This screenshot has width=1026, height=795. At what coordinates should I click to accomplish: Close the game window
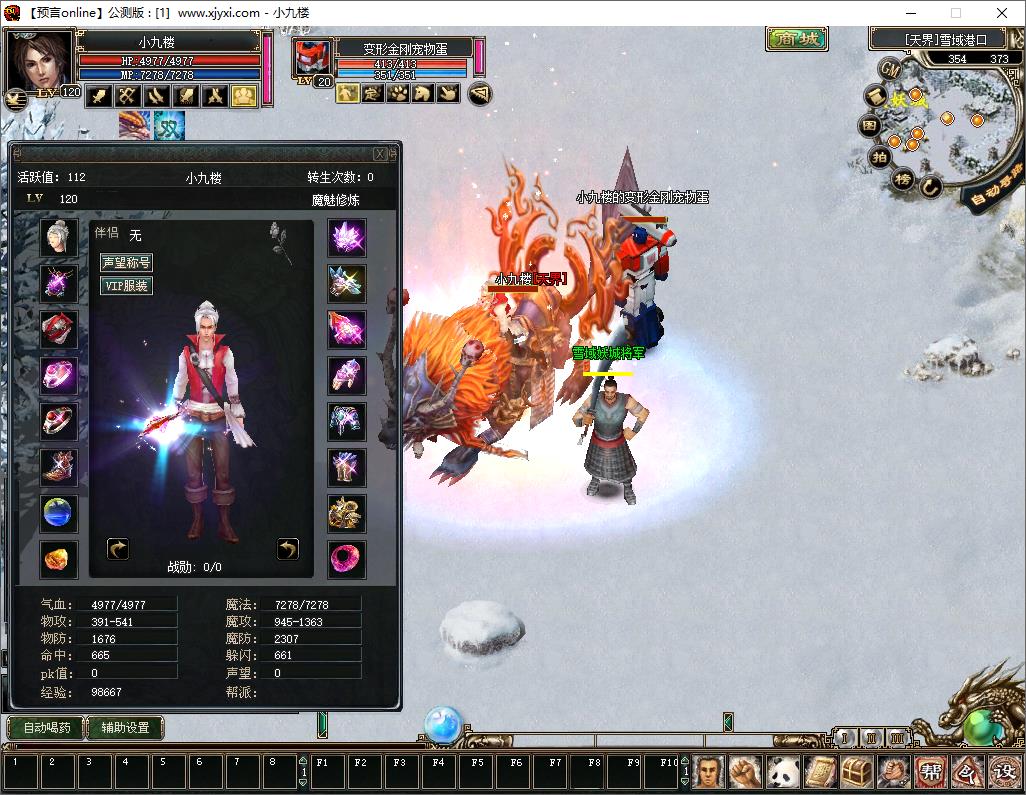pyautogui.click(x=1002, y=13)
